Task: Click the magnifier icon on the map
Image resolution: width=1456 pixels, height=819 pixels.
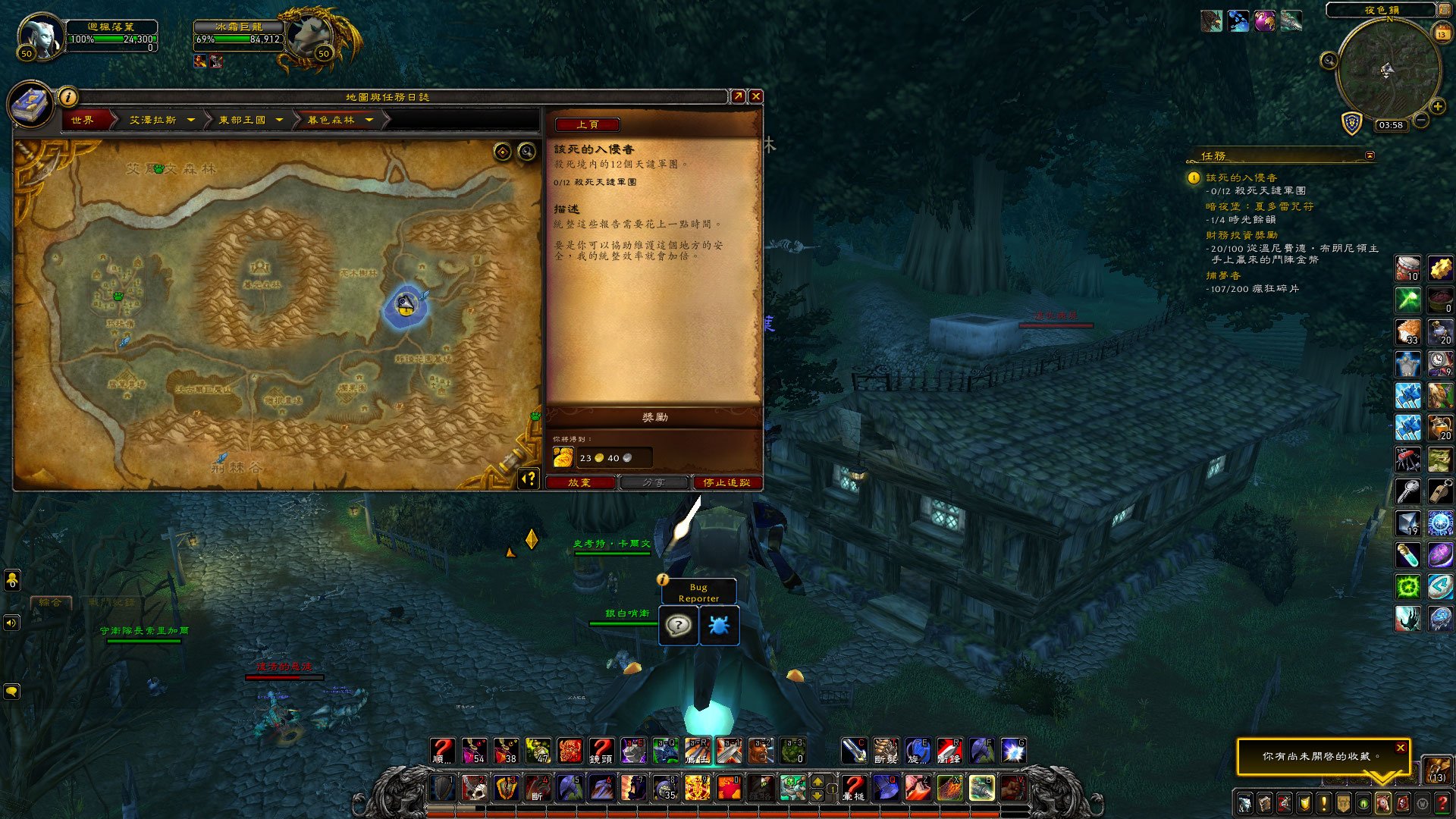Action: [526, 152]
